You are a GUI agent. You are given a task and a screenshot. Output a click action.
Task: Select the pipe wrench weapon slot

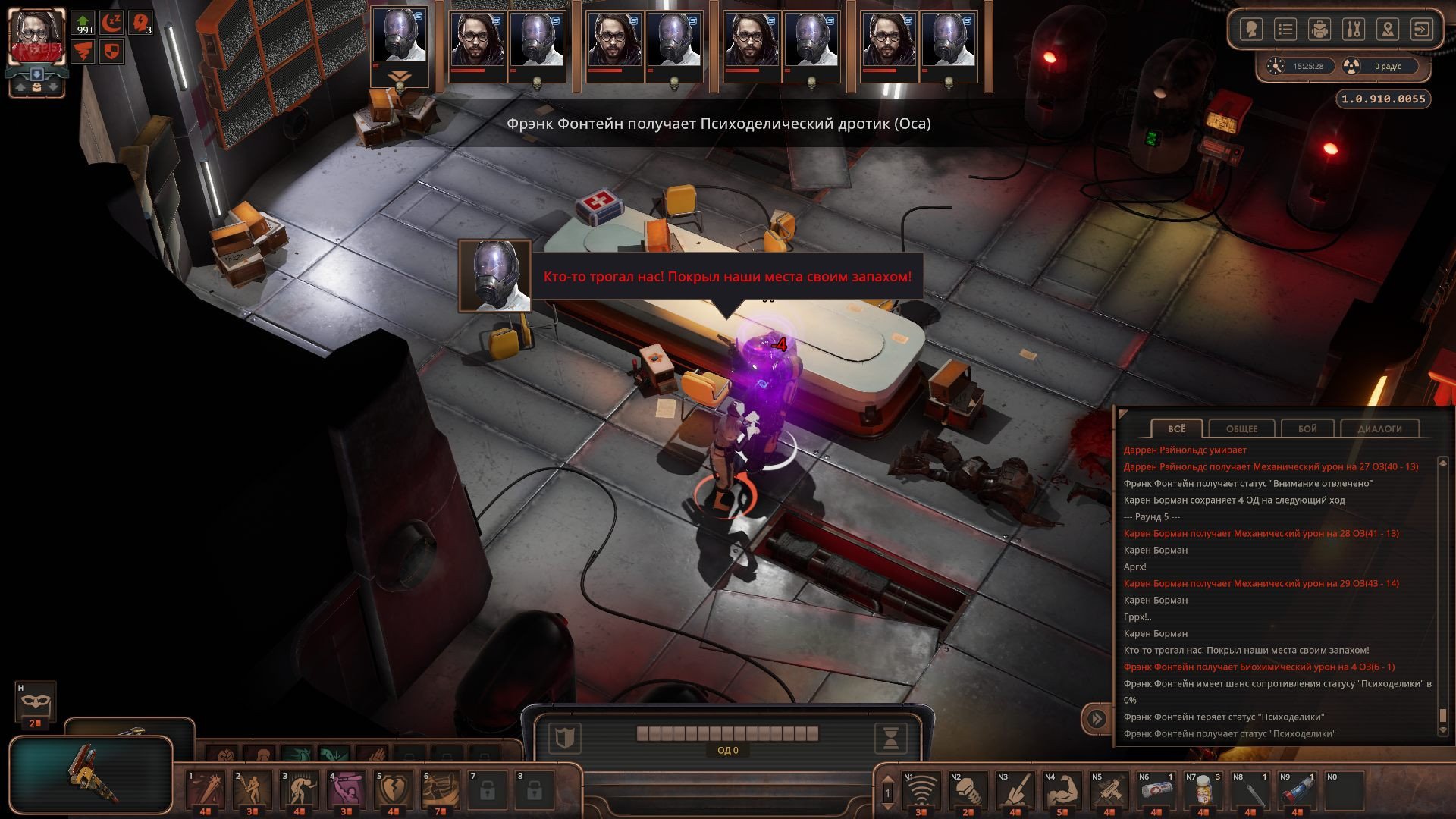[93, 772]
